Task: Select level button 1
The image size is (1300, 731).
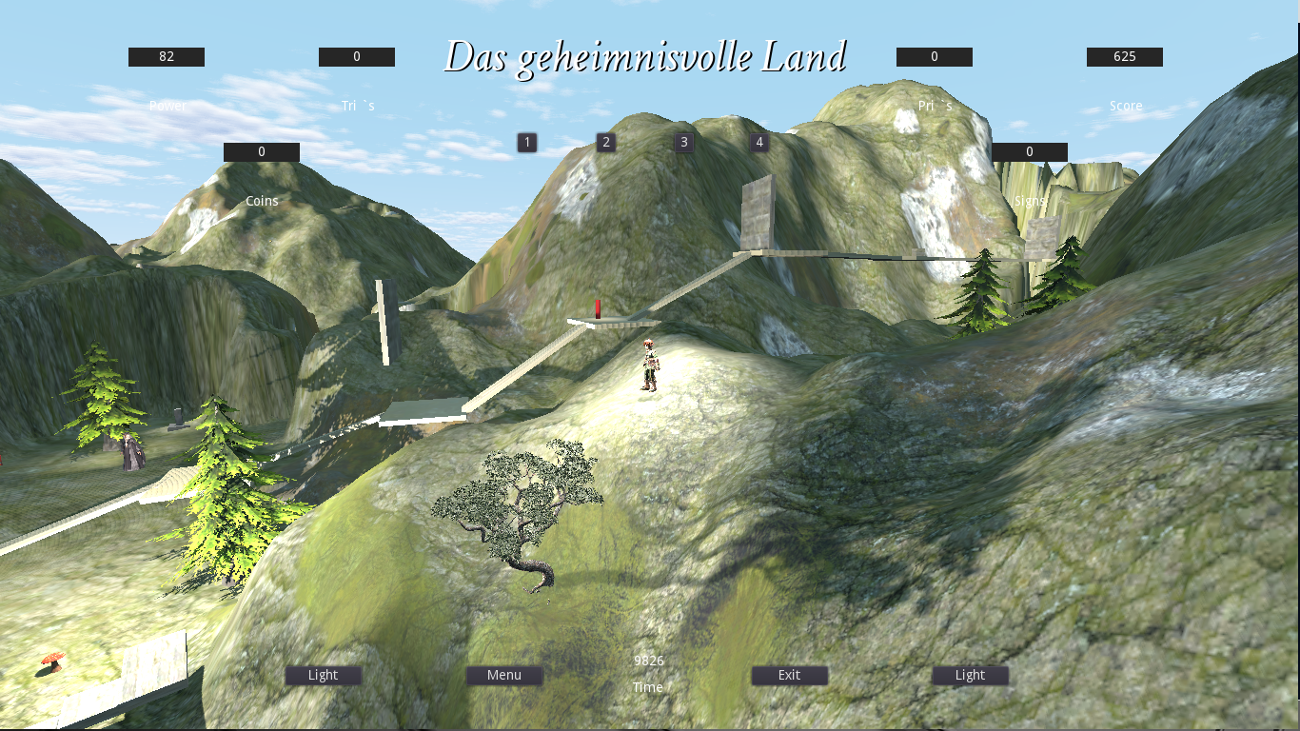Action: [x=527, y=142]
